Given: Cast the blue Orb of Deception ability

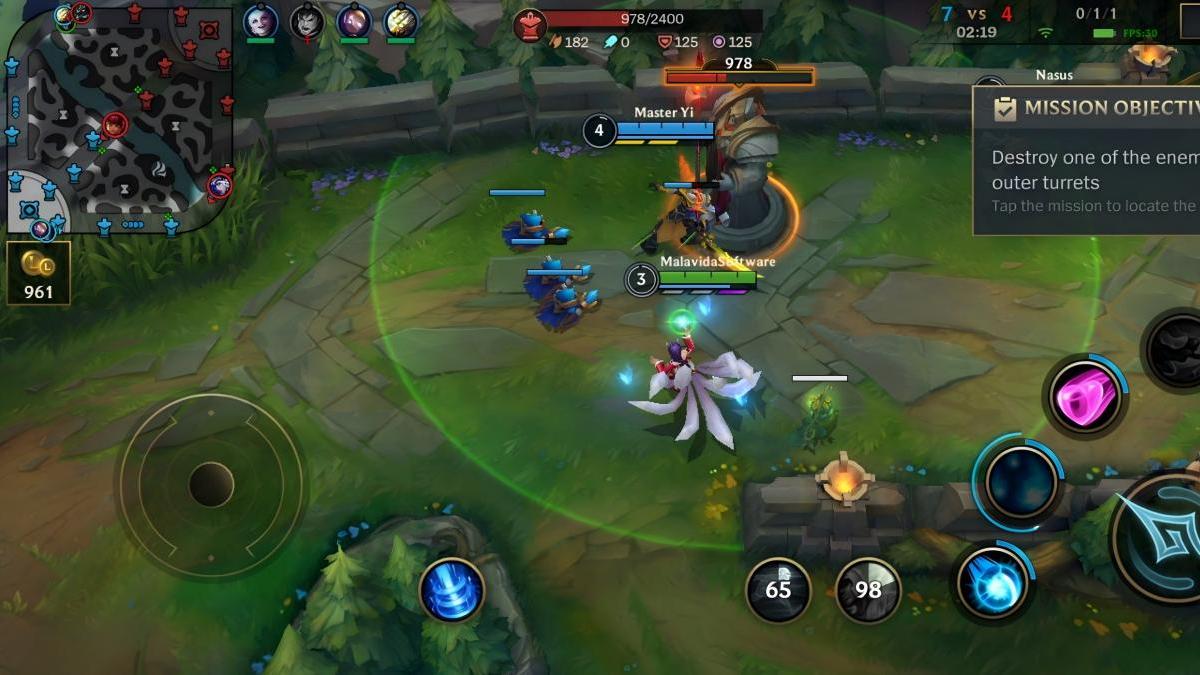Looking at the screenshot, I should [993, 584].
